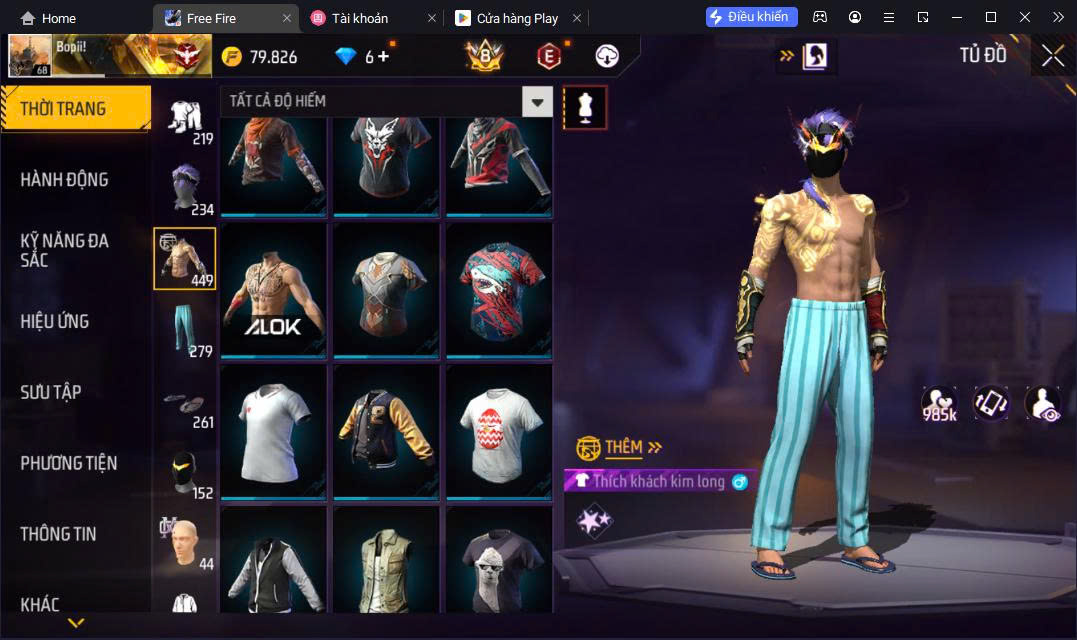This screenshot has height=640, width=1077.
Task: Choose the shark print t-shirt
Action: (499, 290)
